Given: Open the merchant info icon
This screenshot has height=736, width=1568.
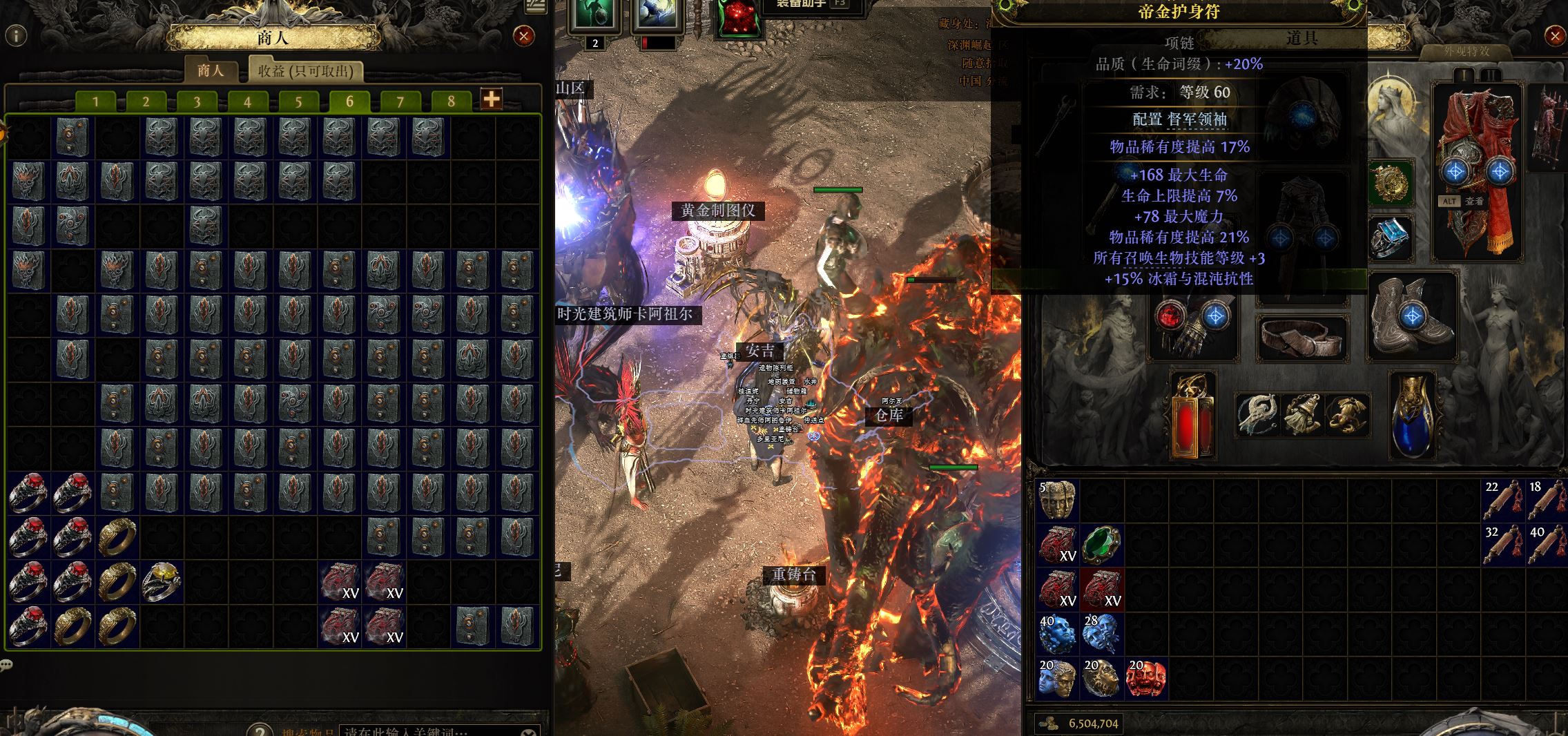Looking at the screenshot, I should click(16, 35).
